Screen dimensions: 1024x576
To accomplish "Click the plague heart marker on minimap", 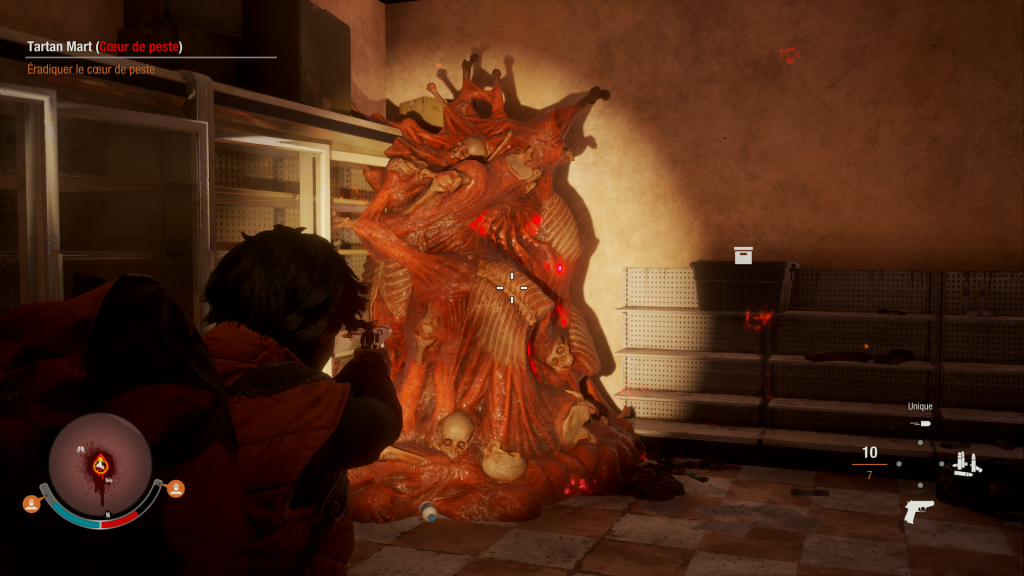I will pyautogui.click(x=100, y=463).
